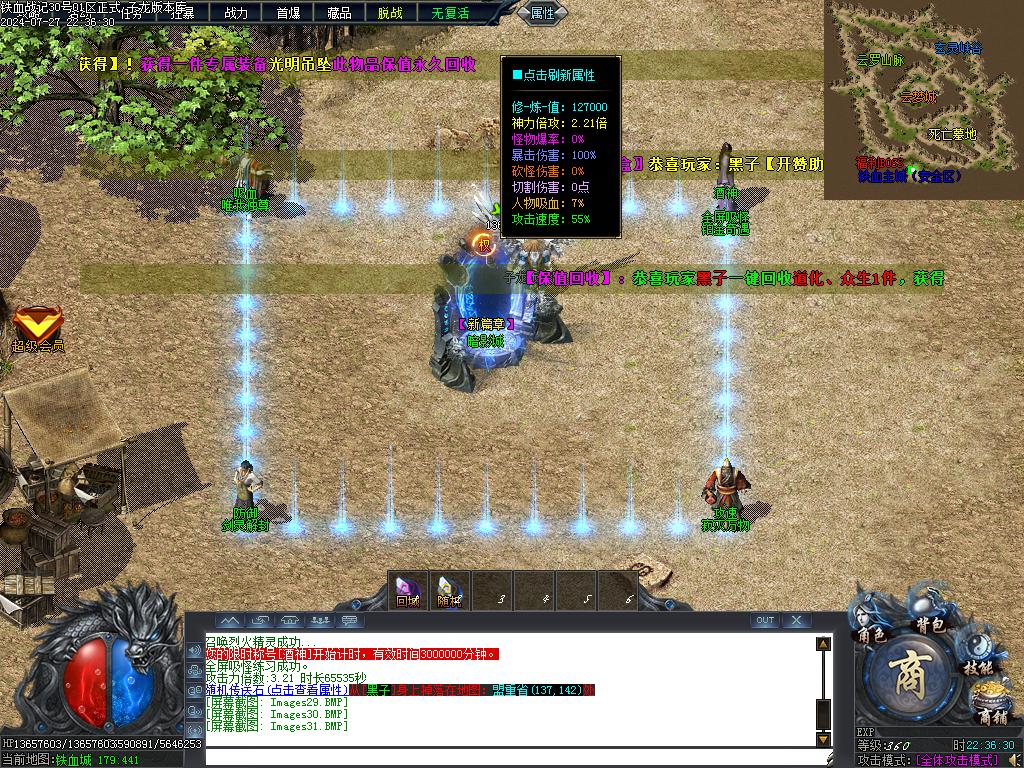Select the green 无复活 menu entry
The image size is (1024, 768).
(450, 13)
